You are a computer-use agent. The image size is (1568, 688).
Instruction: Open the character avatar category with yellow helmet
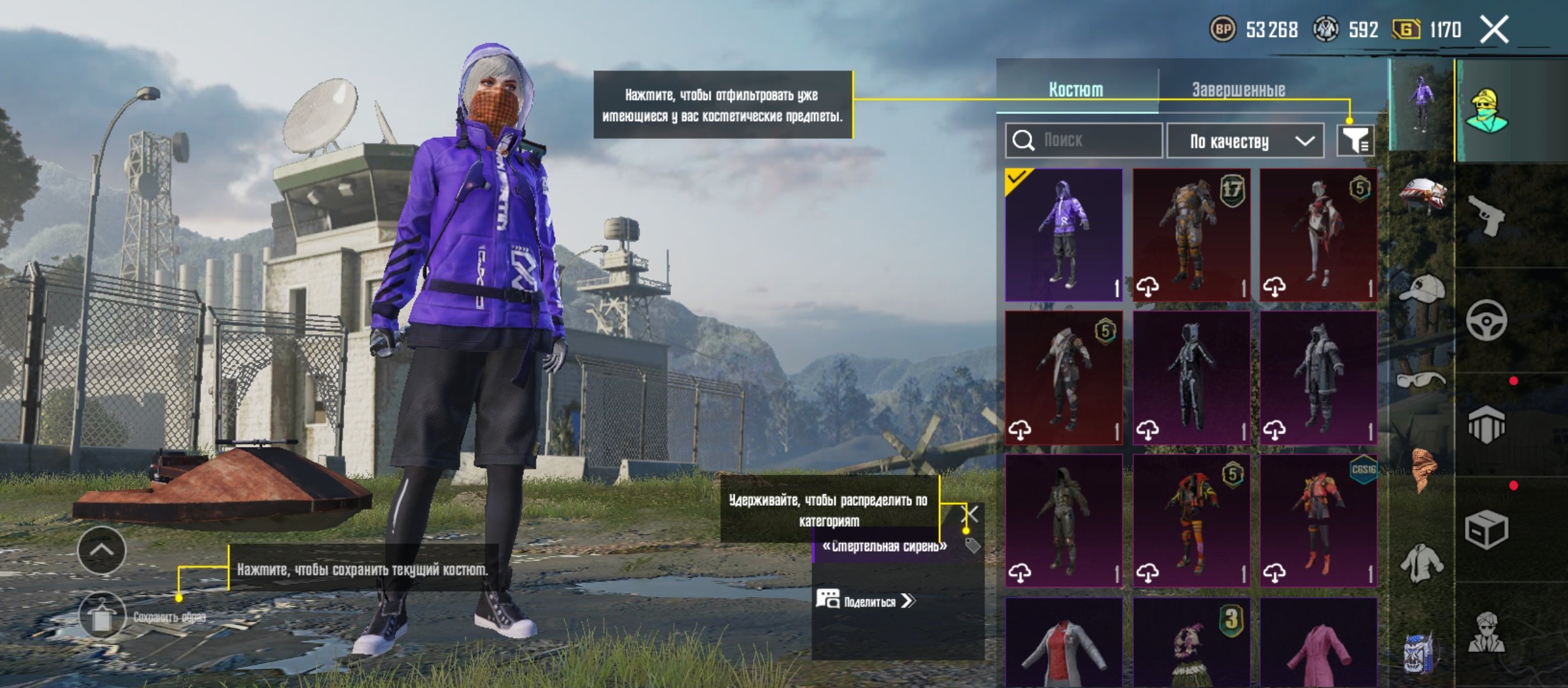1486,111
